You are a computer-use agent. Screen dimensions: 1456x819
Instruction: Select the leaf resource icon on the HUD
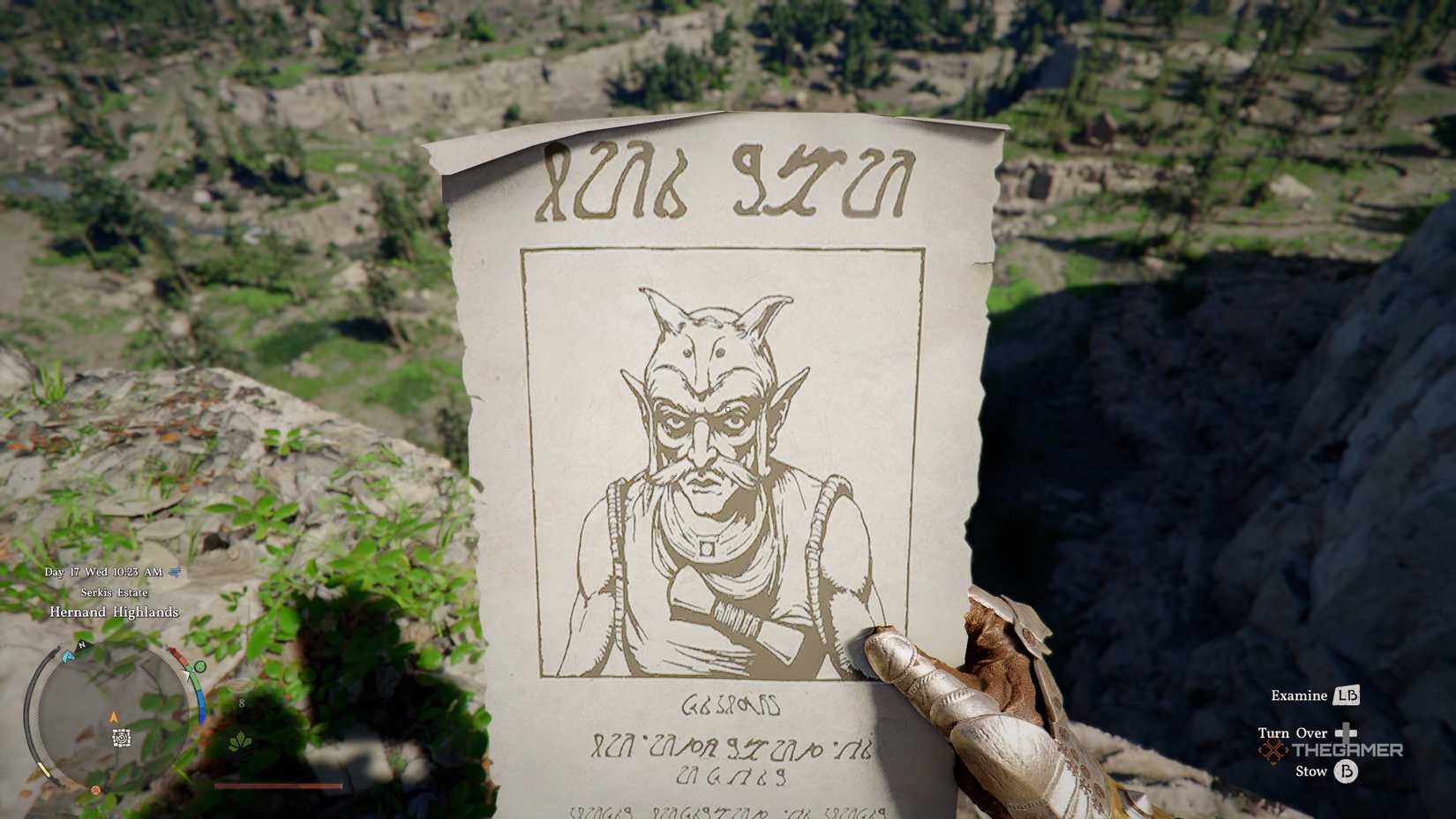pyautogui.click(x=239, y=742)
